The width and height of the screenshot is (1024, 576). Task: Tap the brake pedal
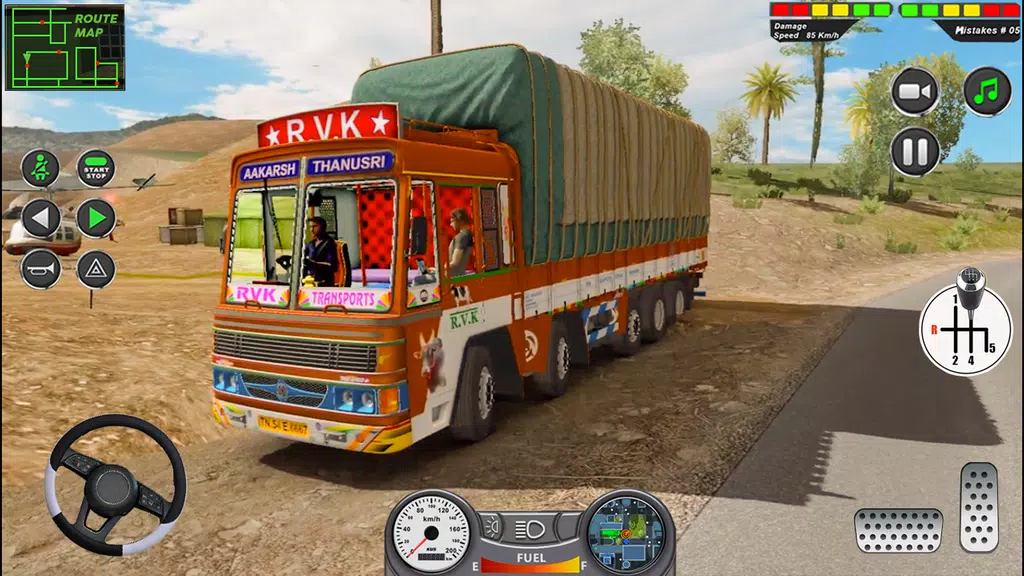point(898,530)
